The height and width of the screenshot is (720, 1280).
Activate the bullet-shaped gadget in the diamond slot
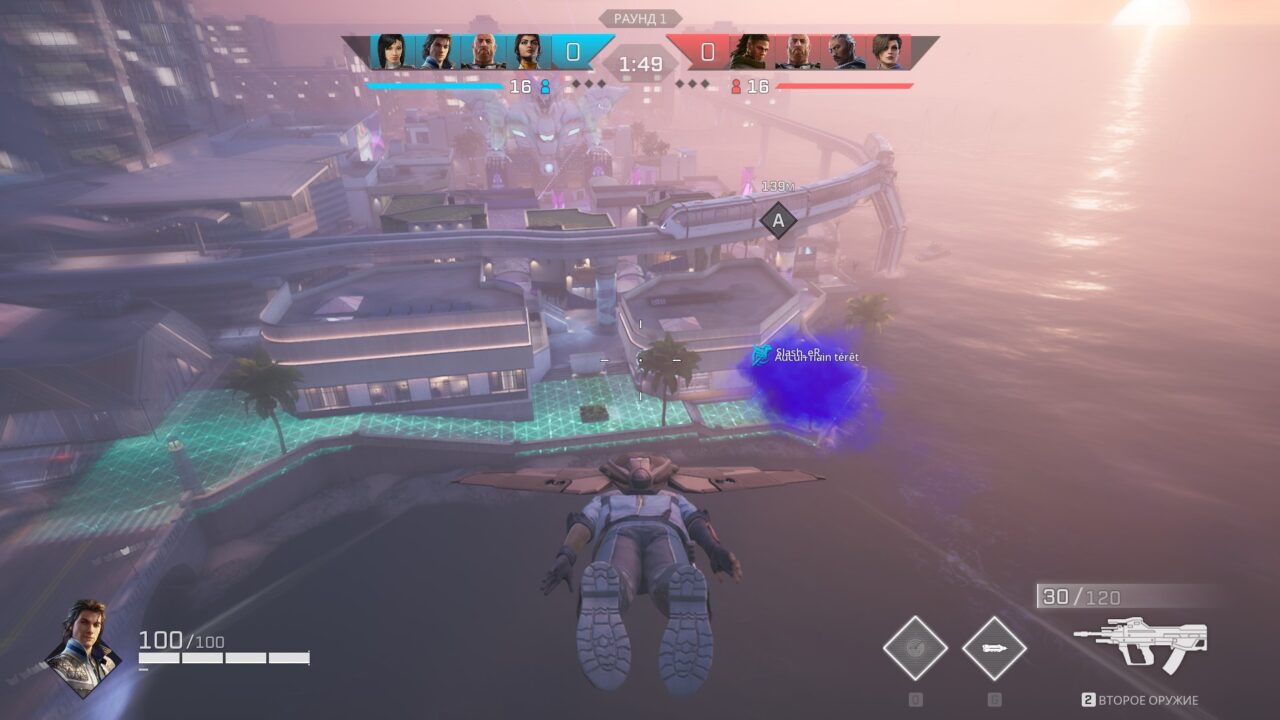point(994,648)
